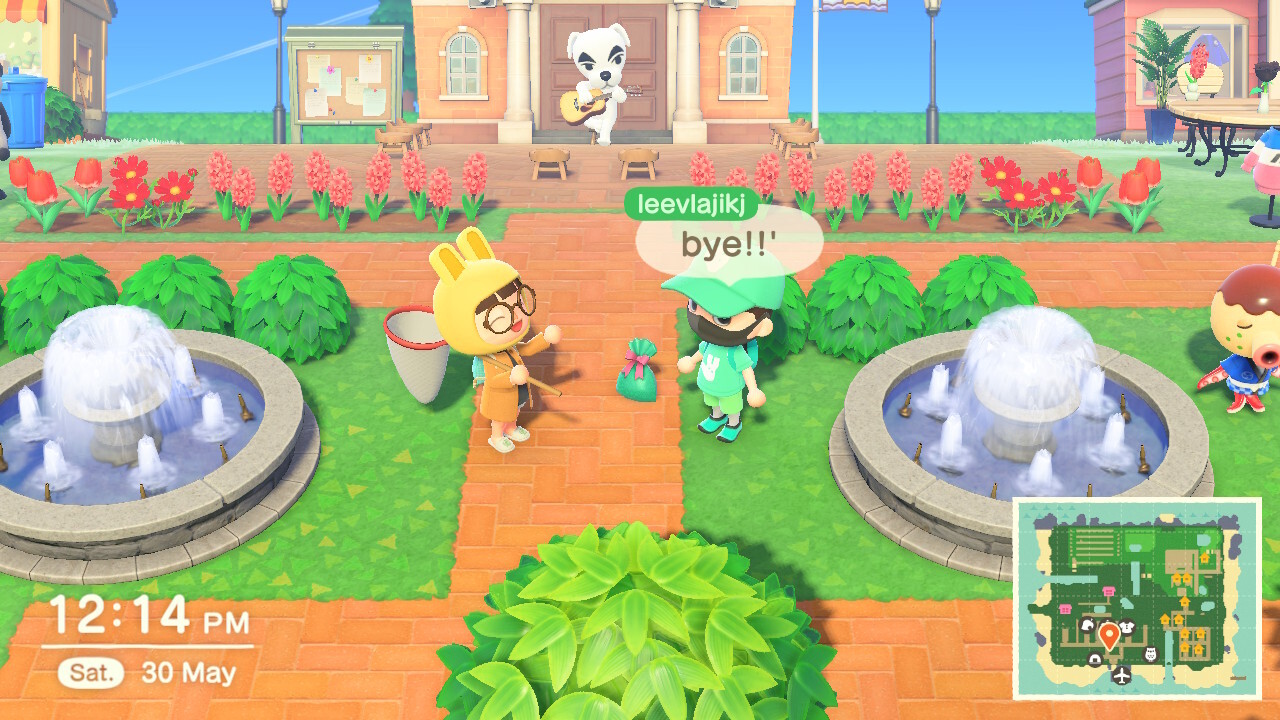Select the Nook's Cranny leaf marker on the minimap
Viewport: 1280px width, 720px height.
pos(1087,625)
